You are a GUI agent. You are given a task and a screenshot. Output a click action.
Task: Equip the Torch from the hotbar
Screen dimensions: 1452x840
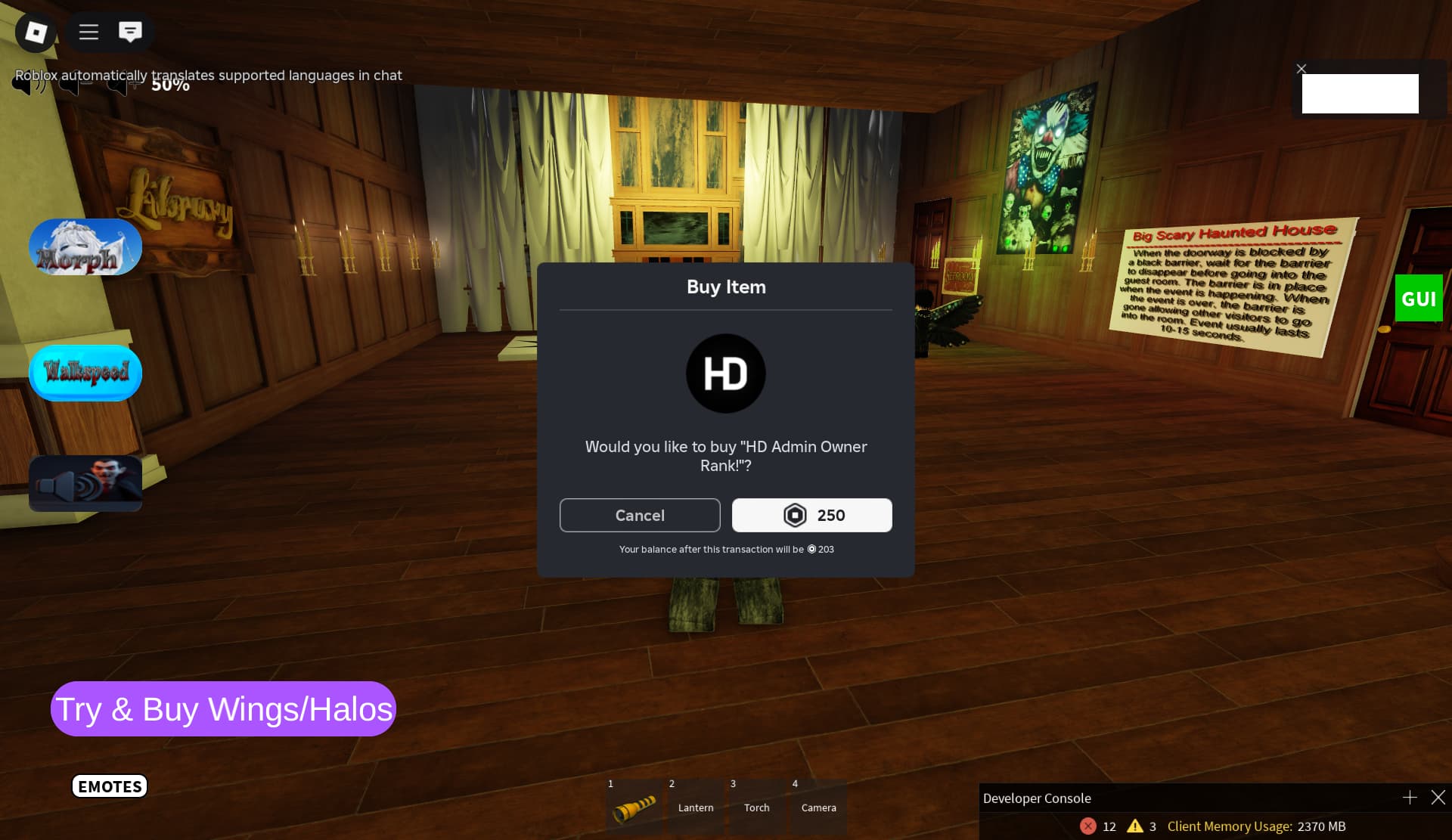coord(756,807)
